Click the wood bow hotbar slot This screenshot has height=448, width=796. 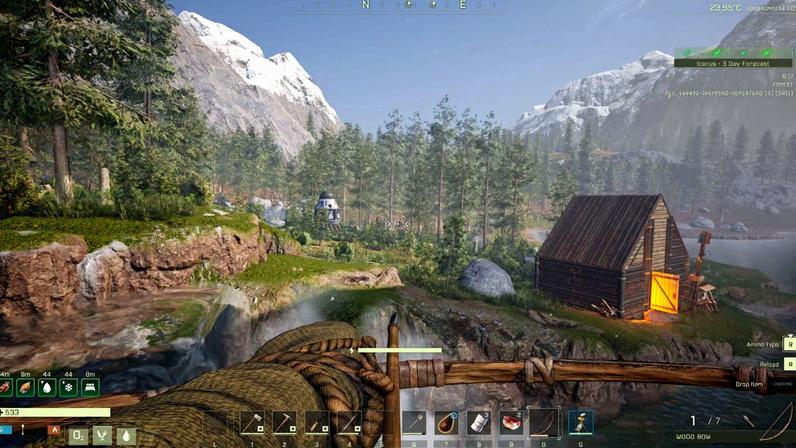tap(544, 423)
